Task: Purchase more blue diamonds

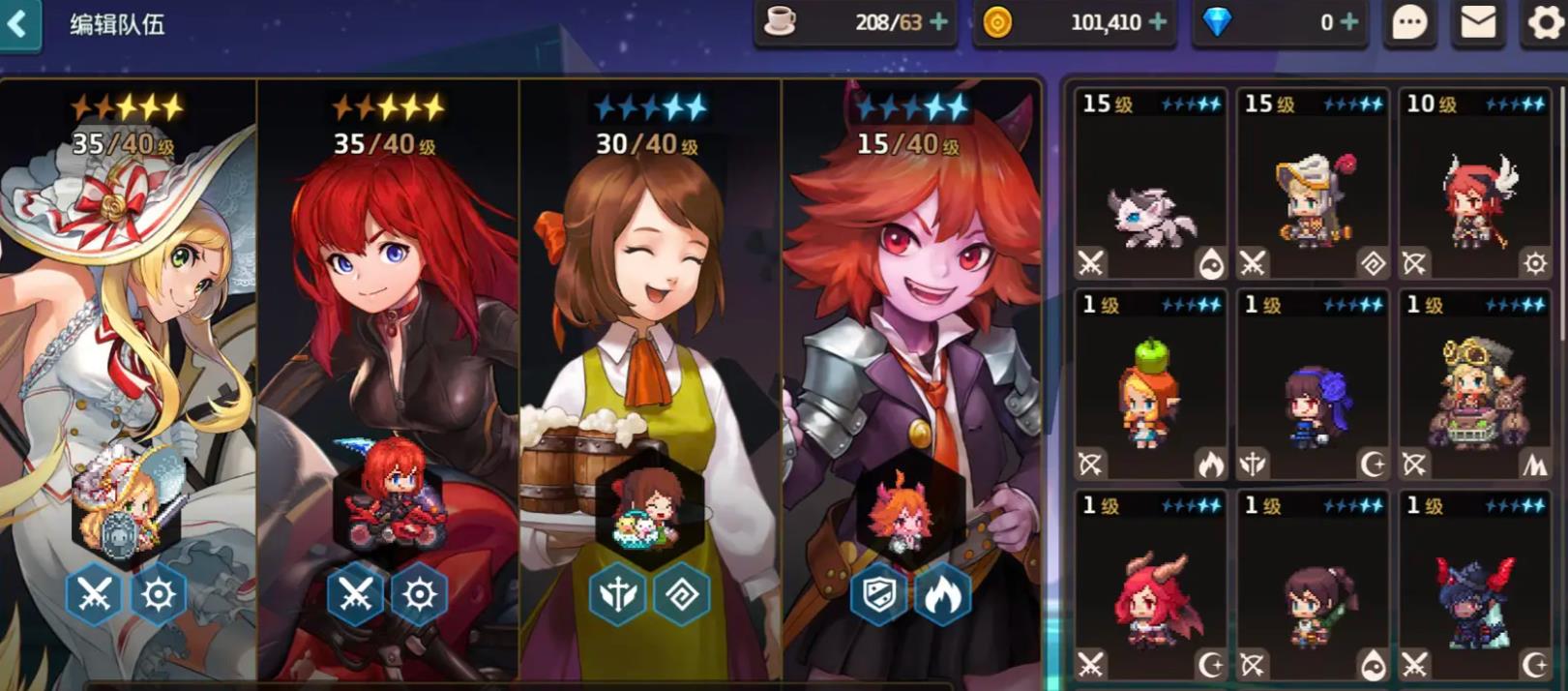Action: tap(1350, 22)
